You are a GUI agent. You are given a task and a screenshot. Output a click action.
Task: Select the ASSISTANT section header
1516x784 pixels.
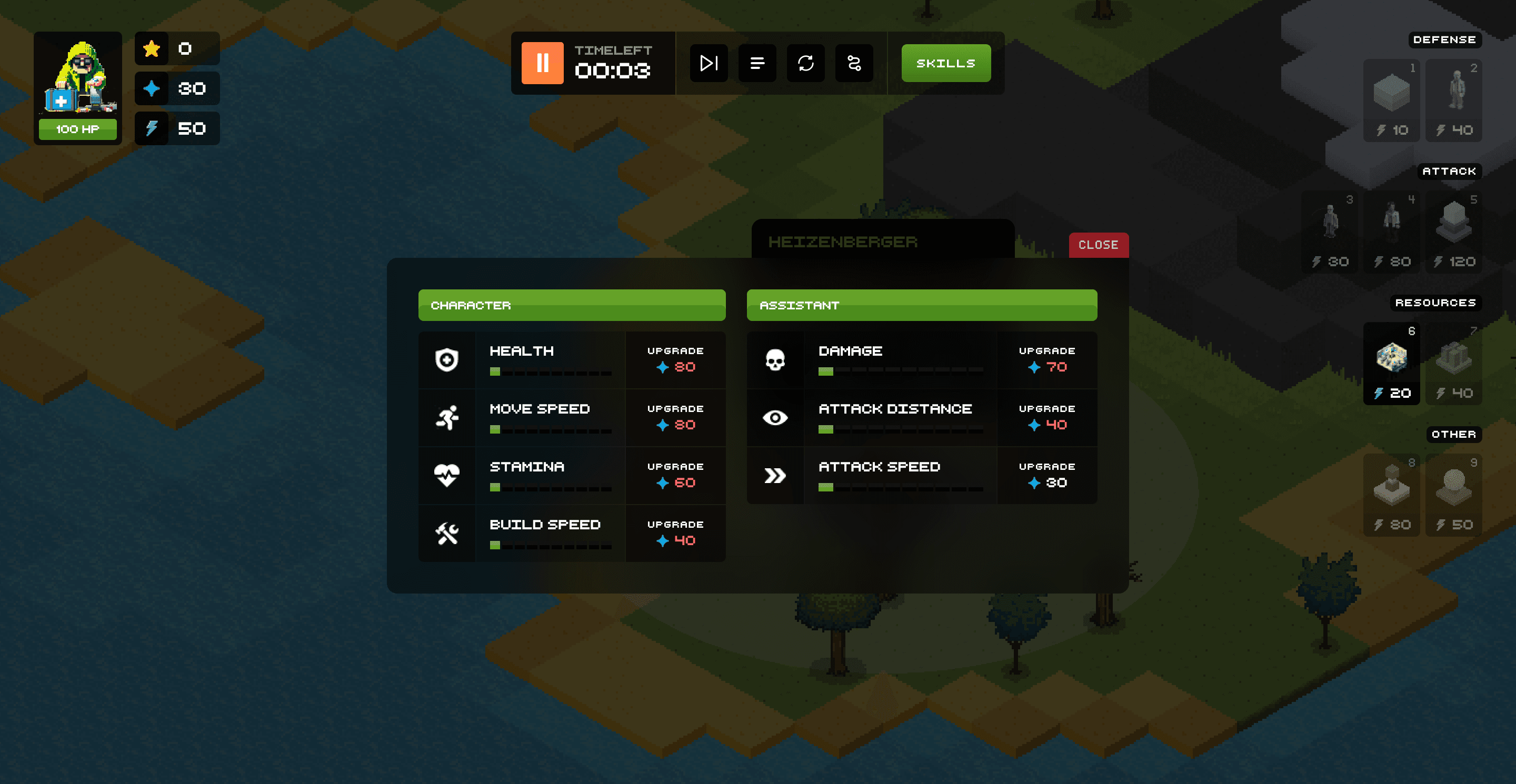point(921,305)
